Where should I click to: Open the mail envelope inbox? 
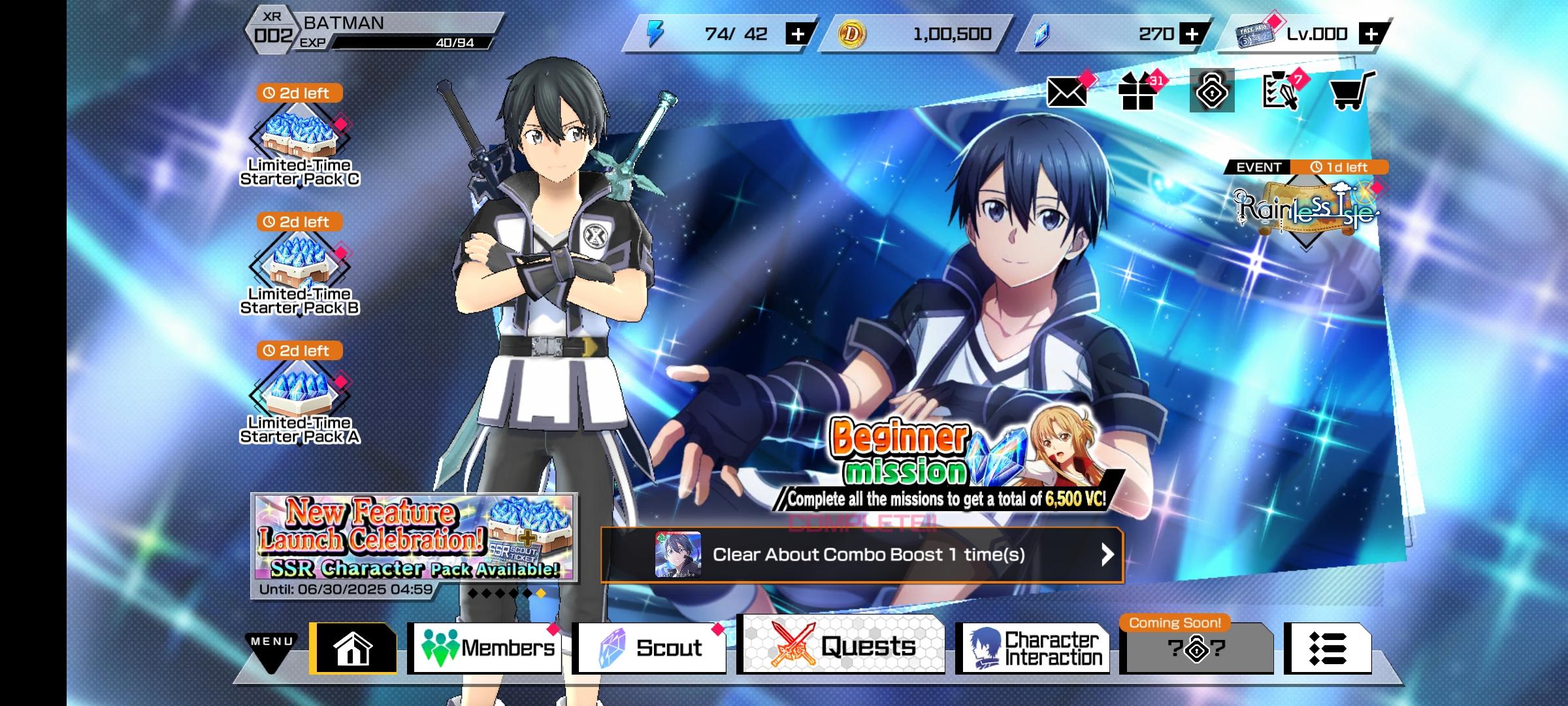click(x=1067, y=92)
